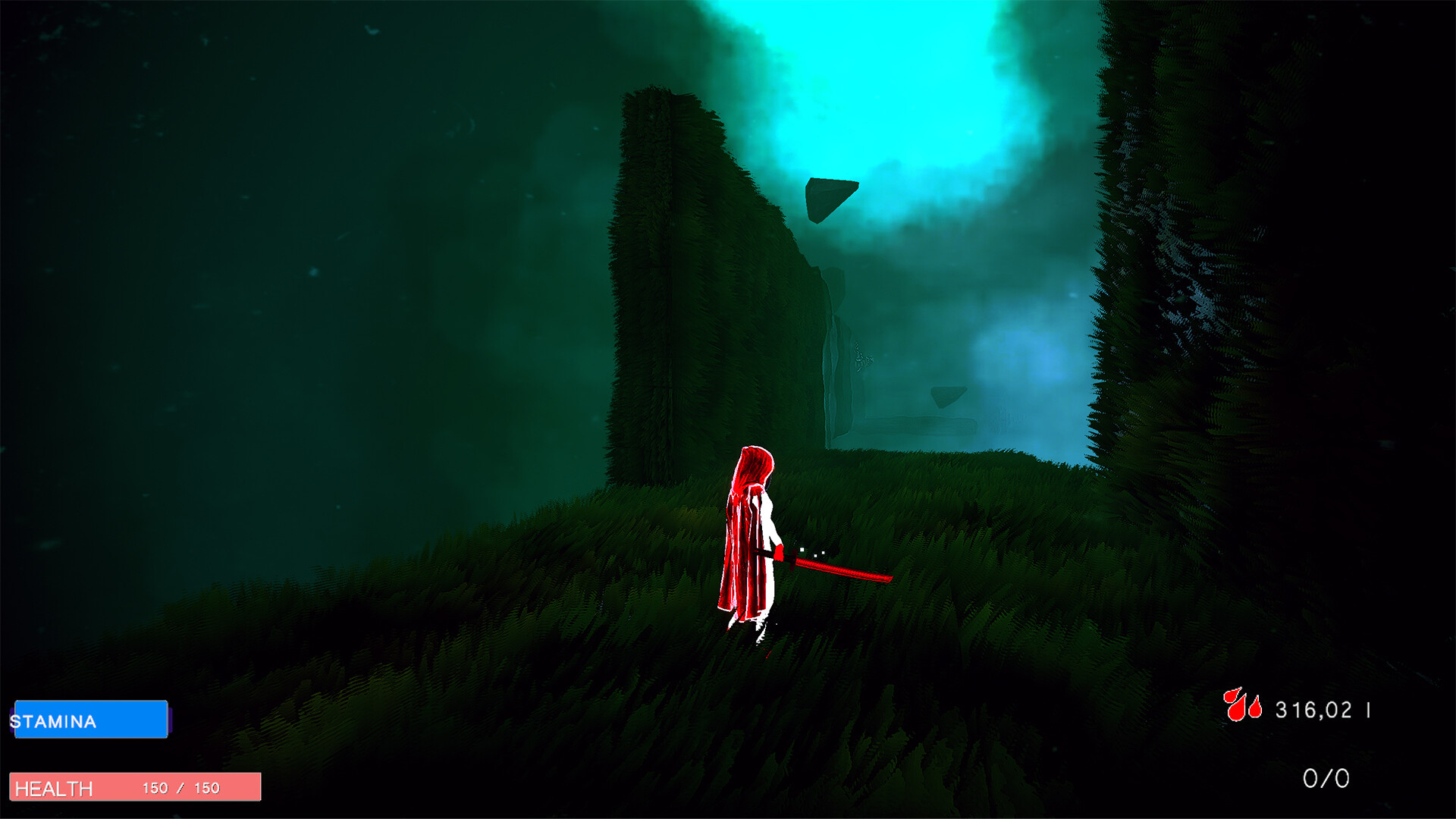
Task: Click the distant floating rock near the mist
Action: click(948, 397)
